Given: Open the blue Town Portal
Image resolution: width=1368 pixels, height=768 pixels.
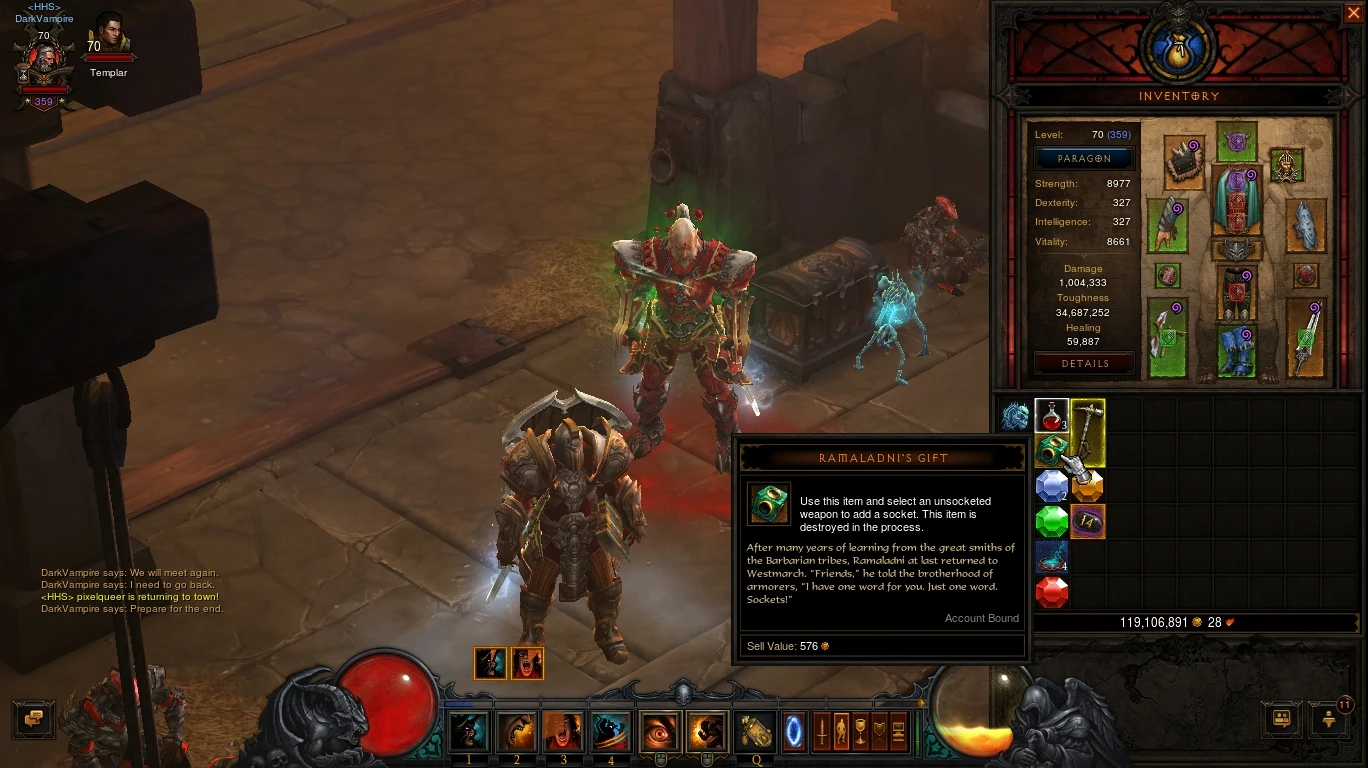Looking at the screenshot, I should [795, 731].
